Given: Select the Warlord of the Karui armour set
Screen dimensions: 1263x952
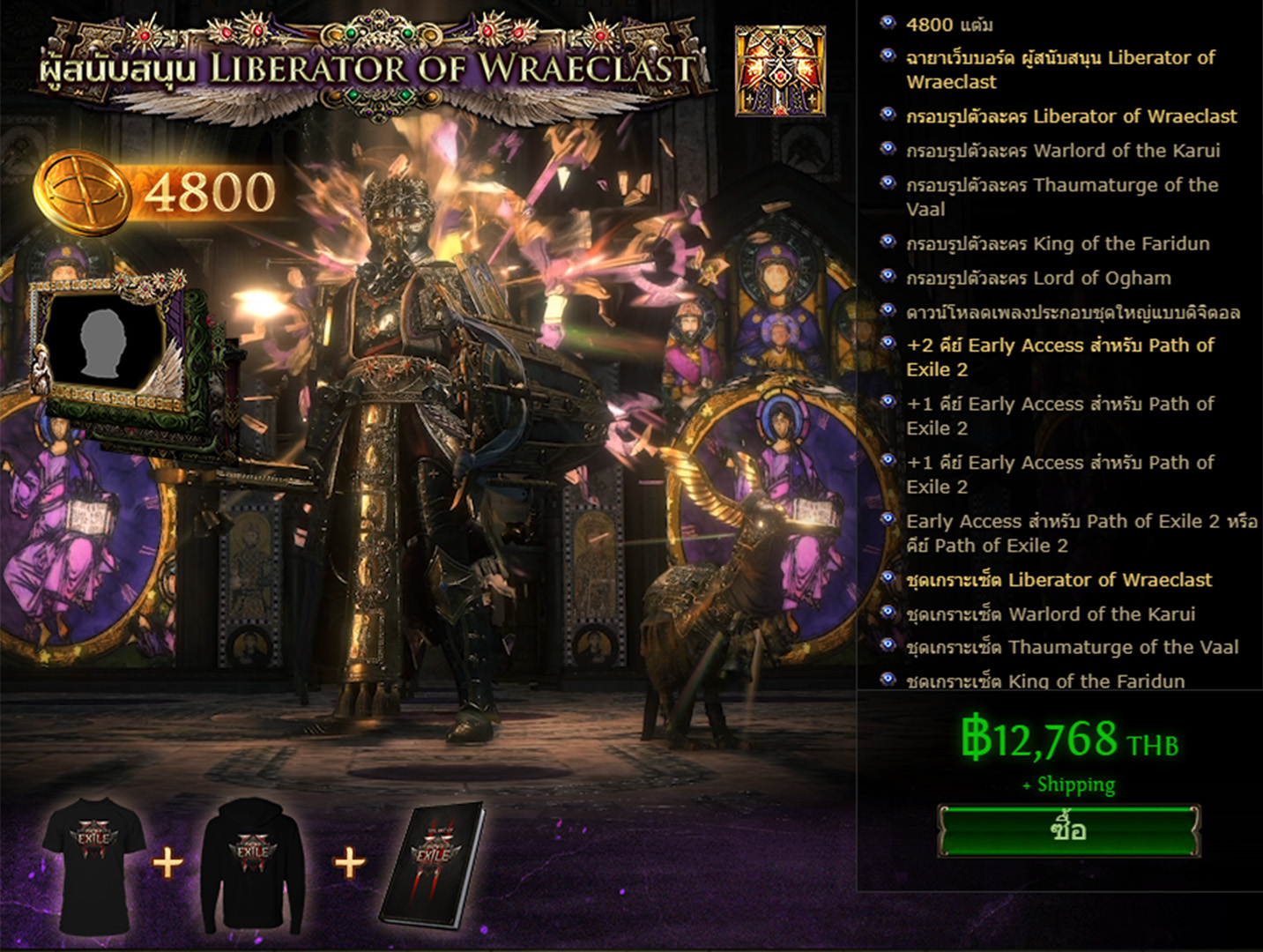Looking at the screenshot, I should [1051, 614].
